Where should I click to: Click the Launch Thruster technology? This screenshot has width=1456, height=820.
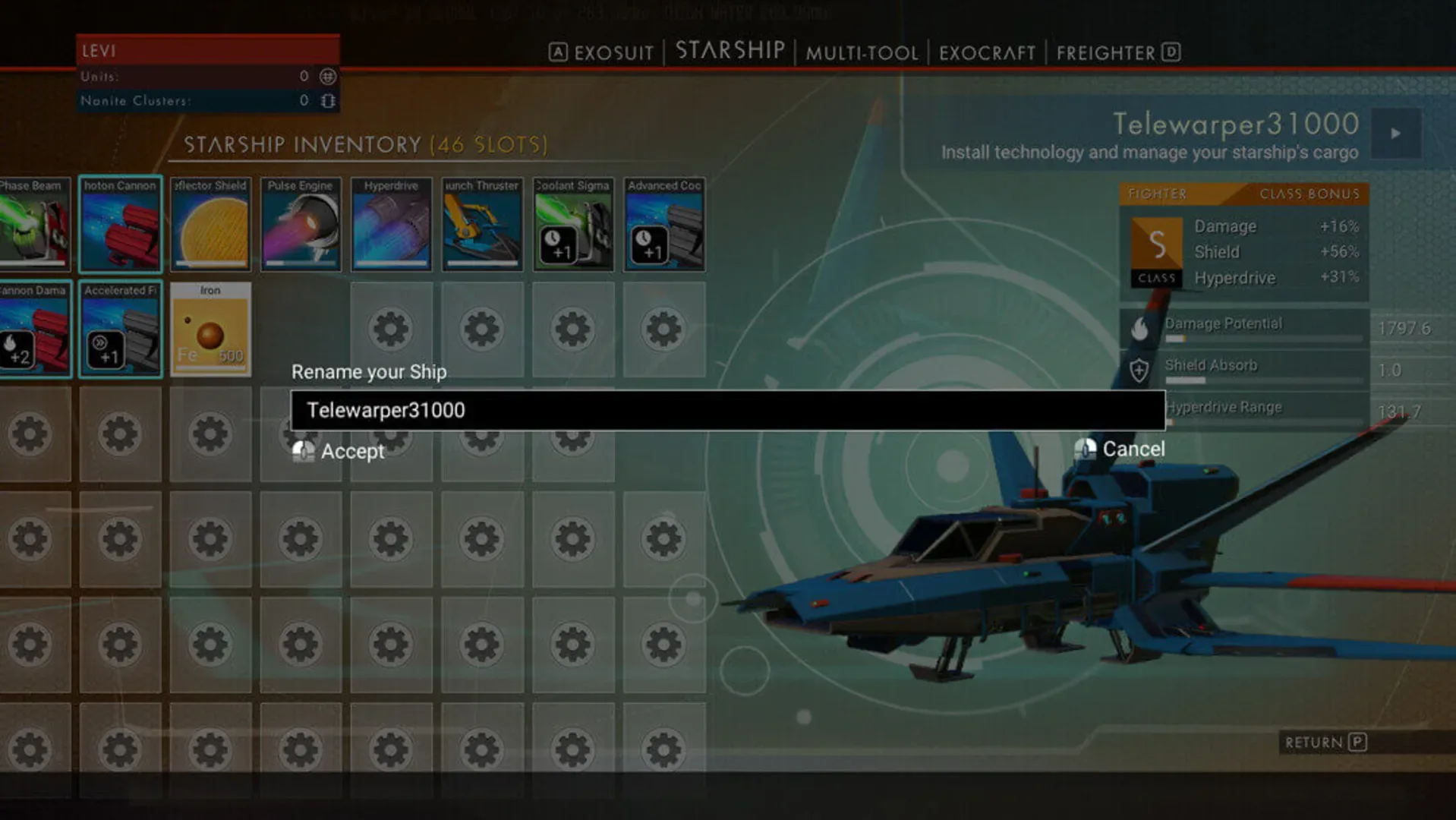point(482,225)
